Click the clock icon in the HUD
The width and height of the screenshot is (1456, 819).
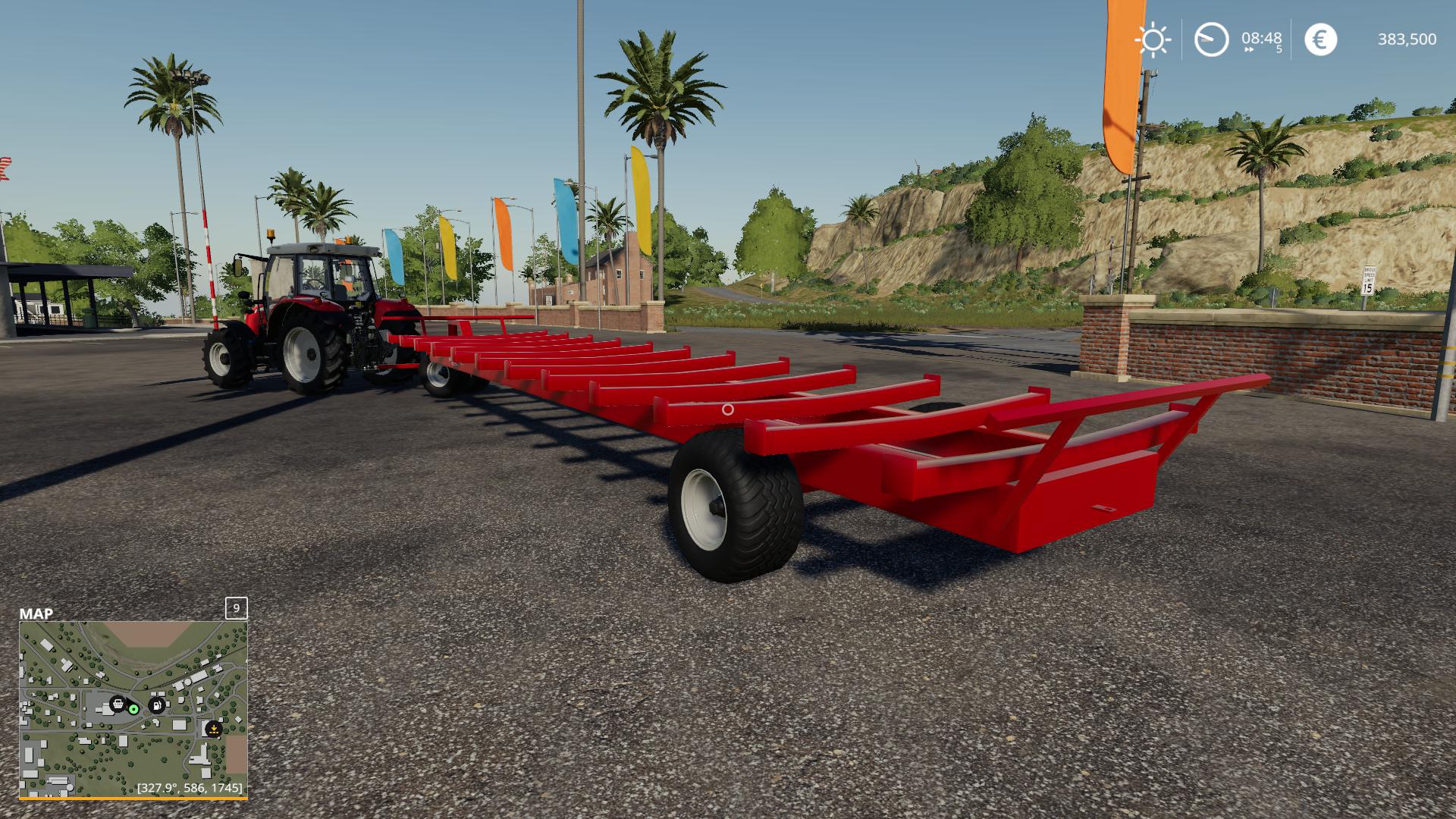pos(1211,39)
